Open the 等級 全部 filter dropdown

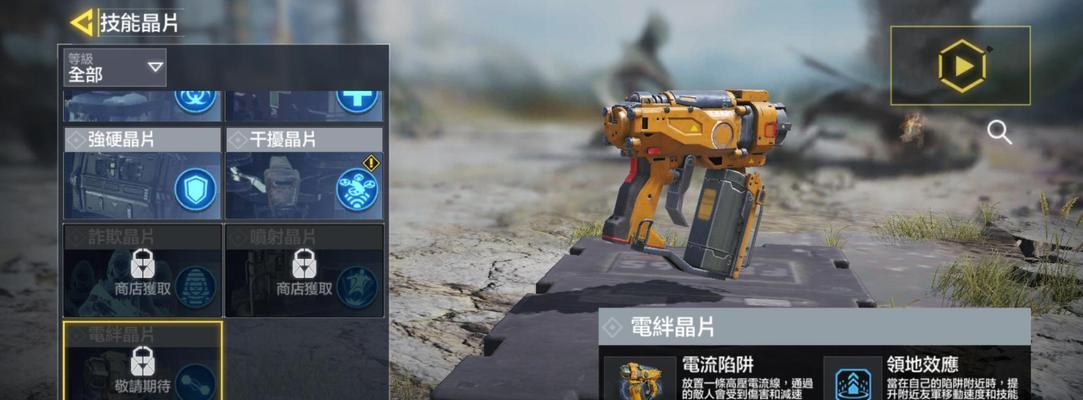114,67
